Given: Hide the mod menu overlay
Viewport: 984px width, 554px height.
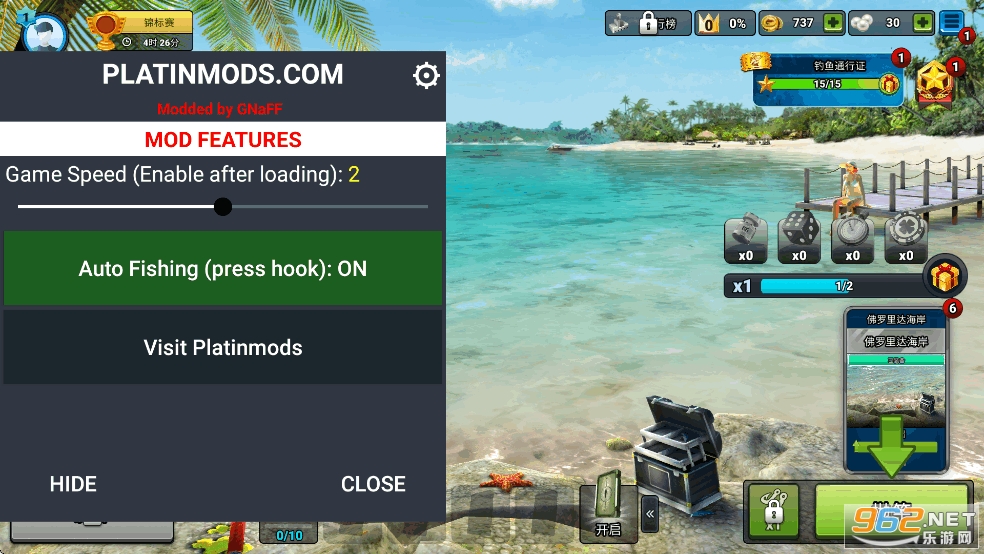Looking at the screenshot, I should pos(73,484).
